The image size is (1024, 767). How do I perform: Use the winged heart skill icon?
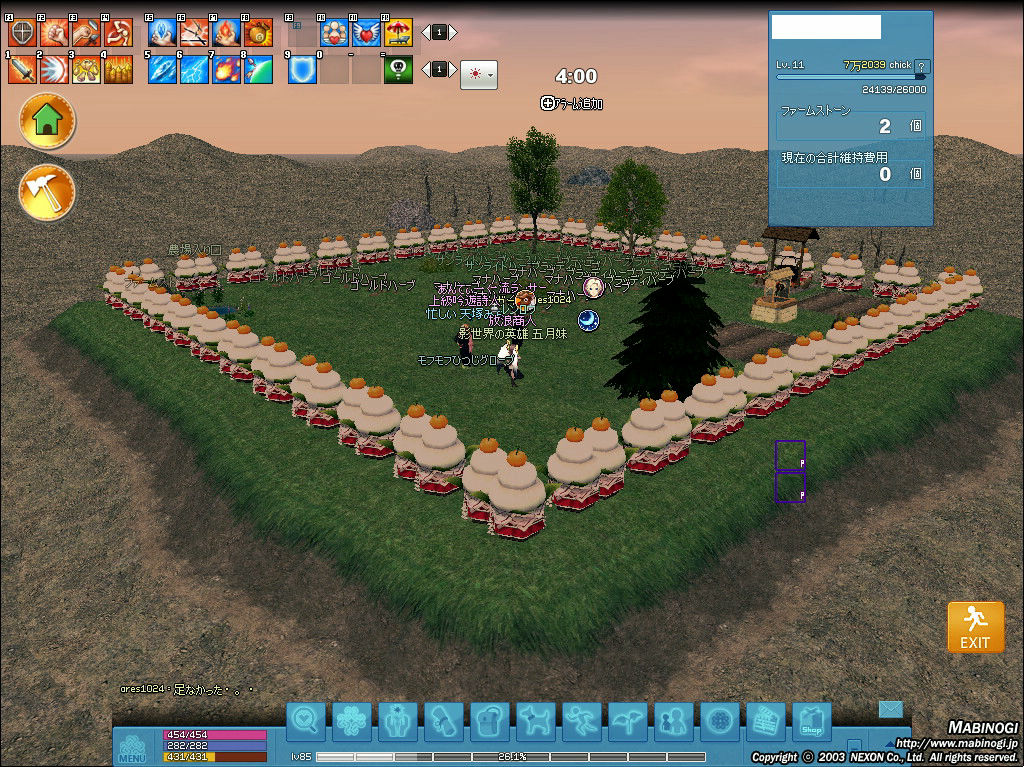[x=366, y=33]
